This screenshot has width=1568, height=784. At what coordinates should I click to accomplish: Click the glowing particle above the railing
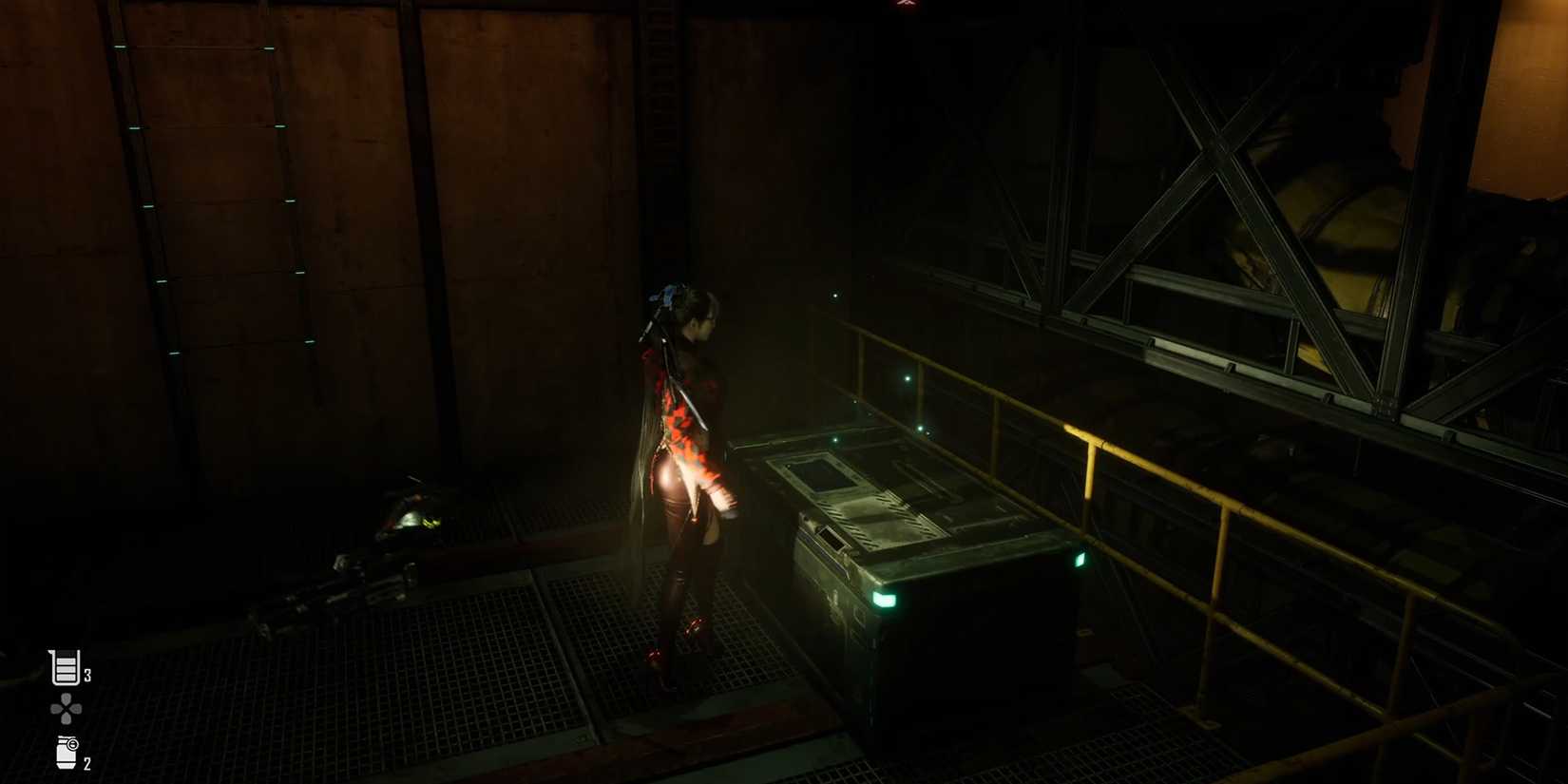point(832,295)
